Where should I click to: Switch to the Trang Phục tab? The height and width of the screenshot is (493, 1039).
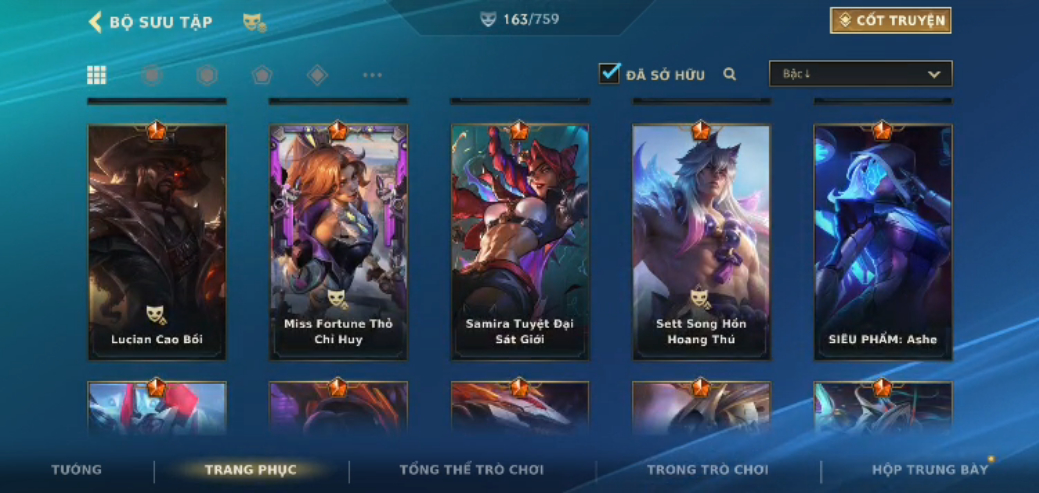point(251,470)
